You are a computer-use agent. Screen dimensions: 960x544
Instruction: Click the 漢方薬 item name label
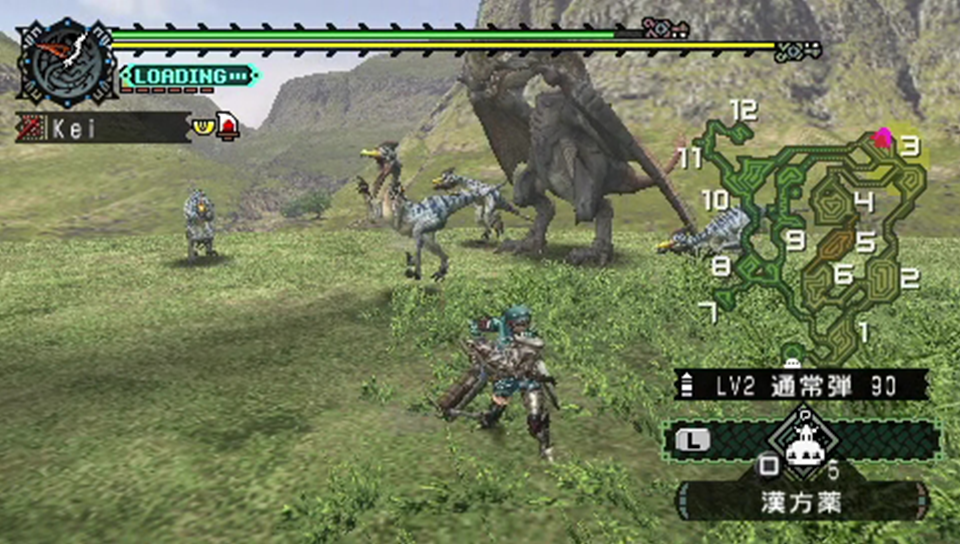[801, 500]
